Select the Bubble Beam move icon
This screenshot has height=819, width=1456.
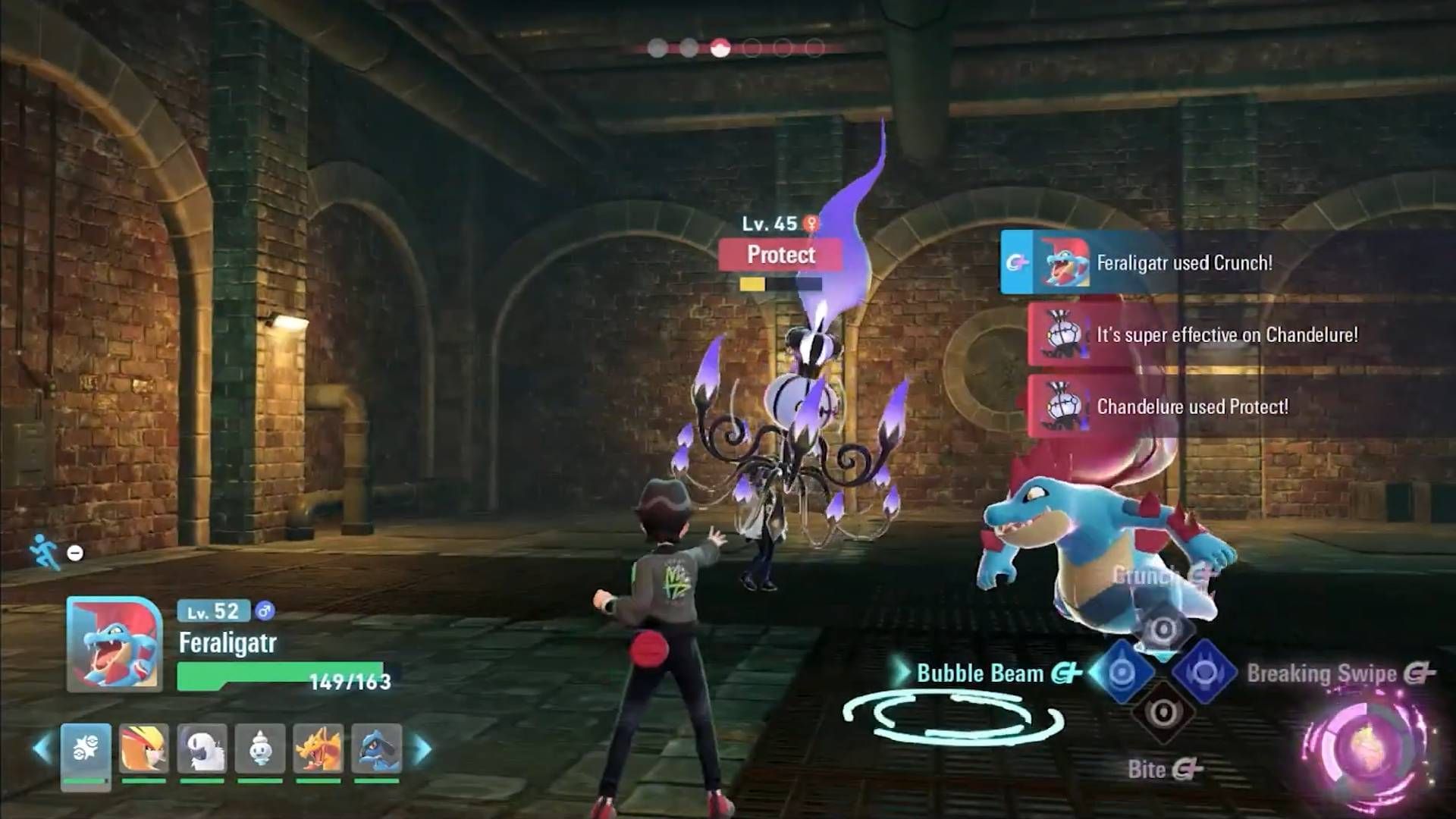pos(1122,670)
